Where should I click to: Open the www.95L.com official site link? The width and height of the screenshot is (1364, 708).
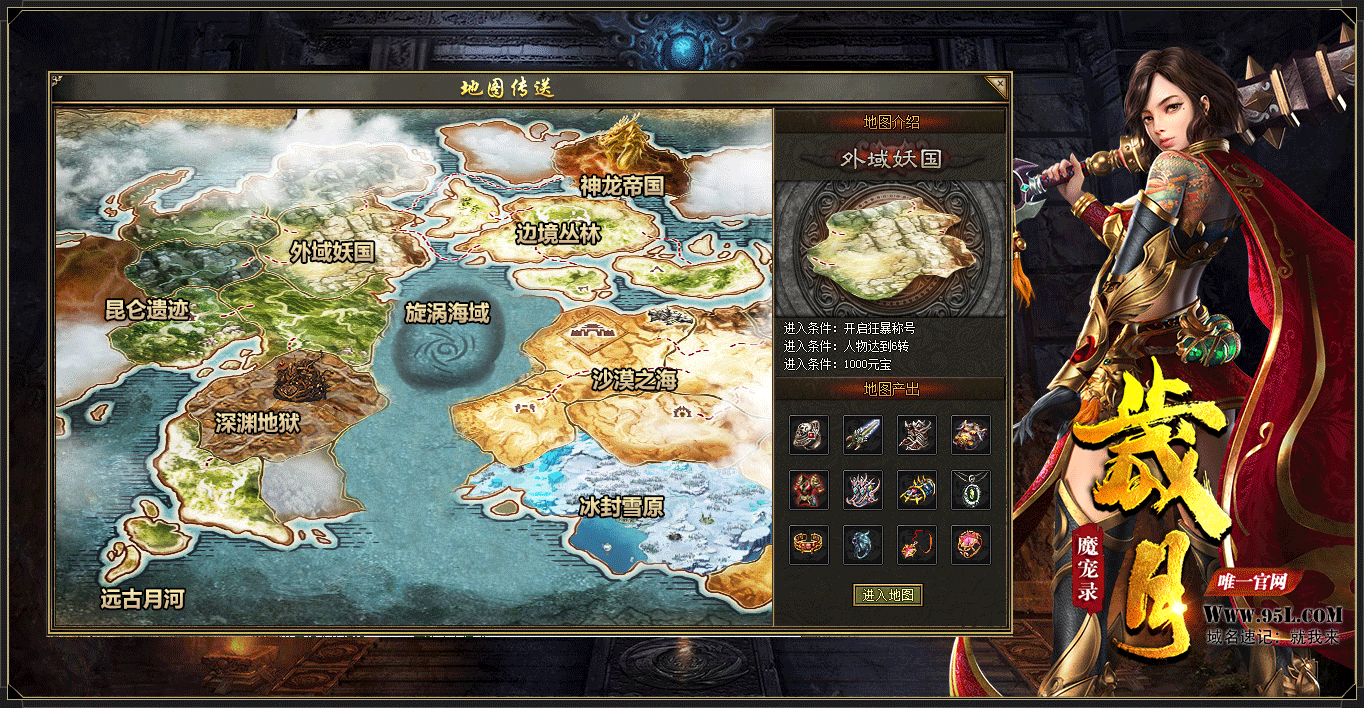1272,614
